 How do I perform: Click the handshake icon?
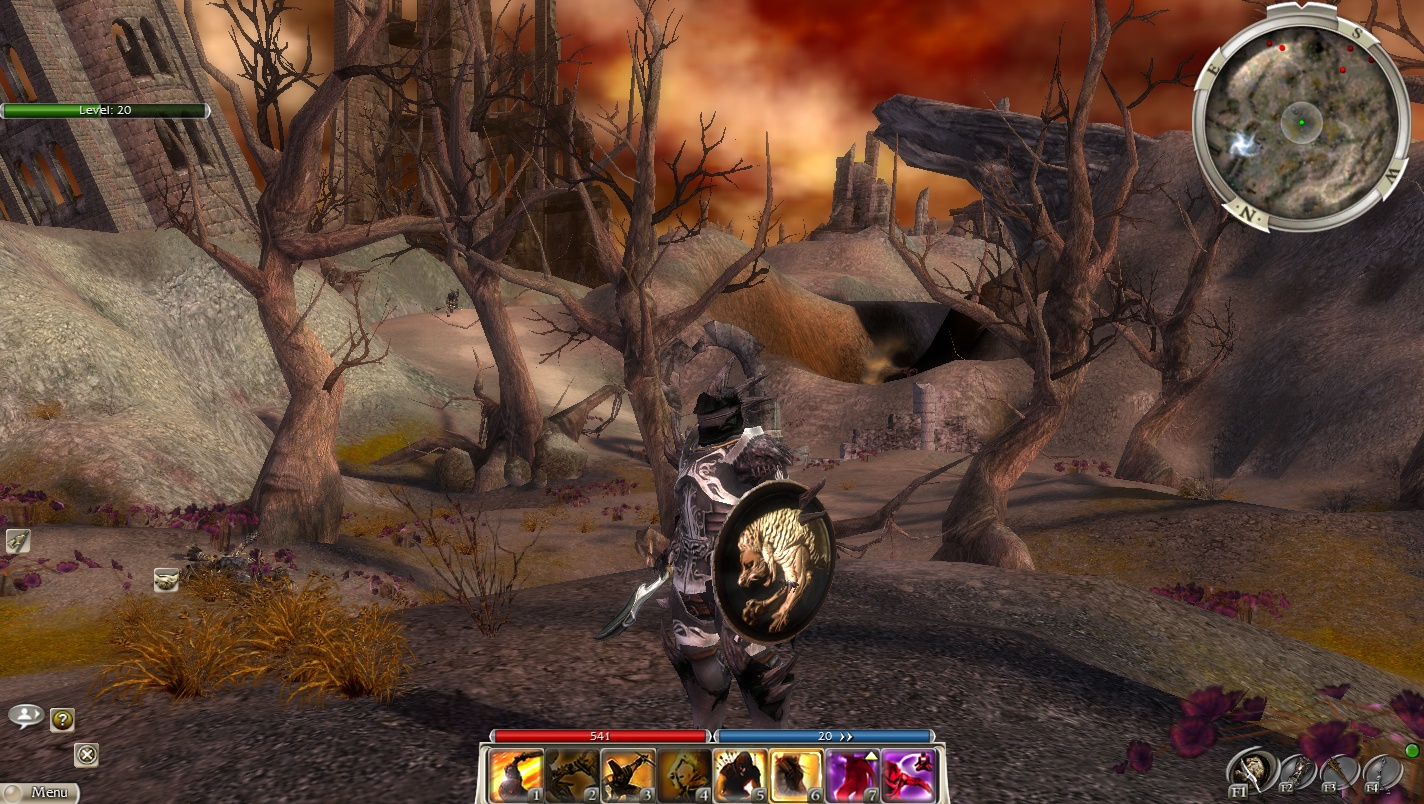166,579
